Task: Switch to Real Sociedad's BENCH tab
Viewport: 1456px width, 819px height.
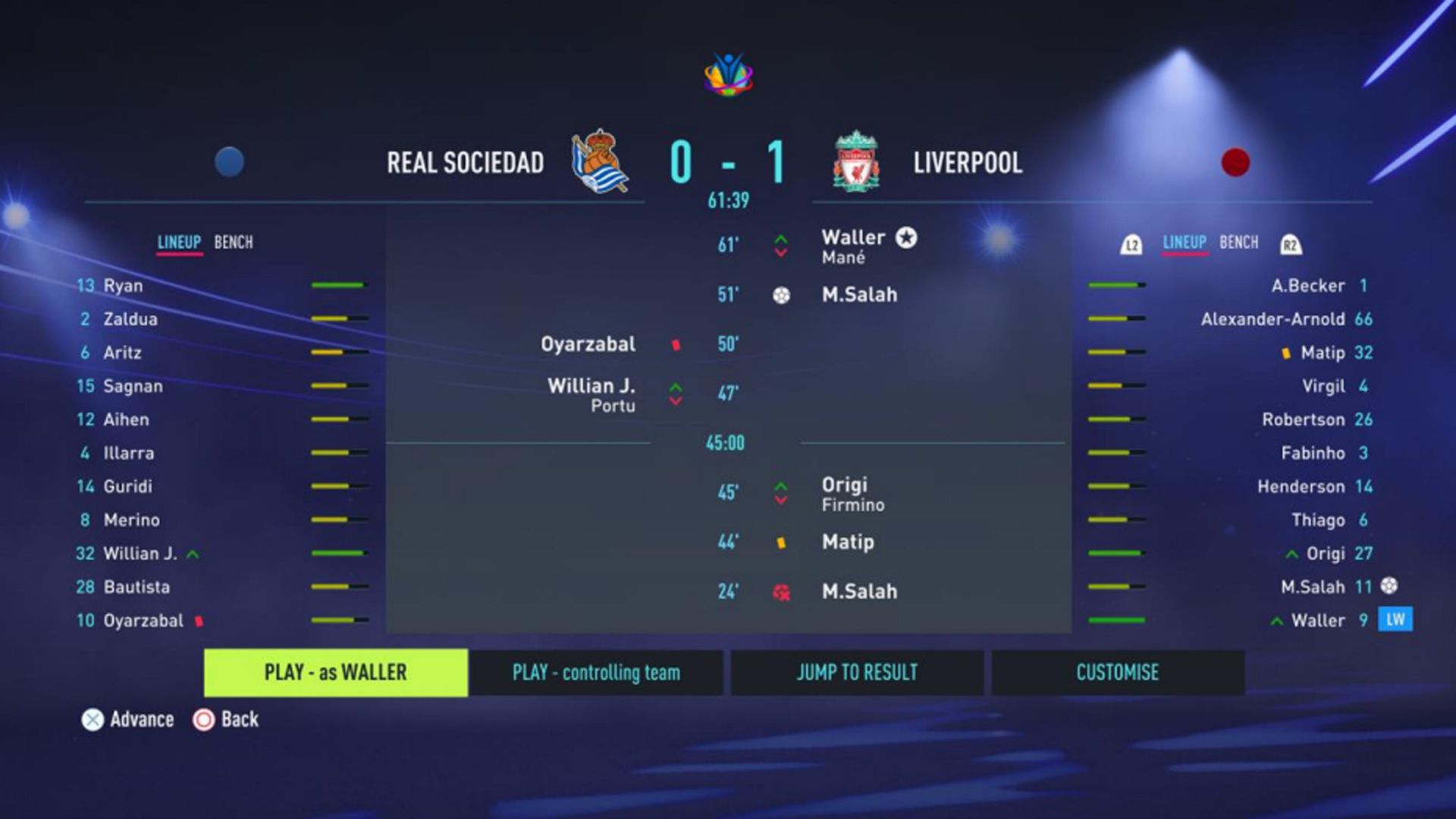Action: point(234,243)
